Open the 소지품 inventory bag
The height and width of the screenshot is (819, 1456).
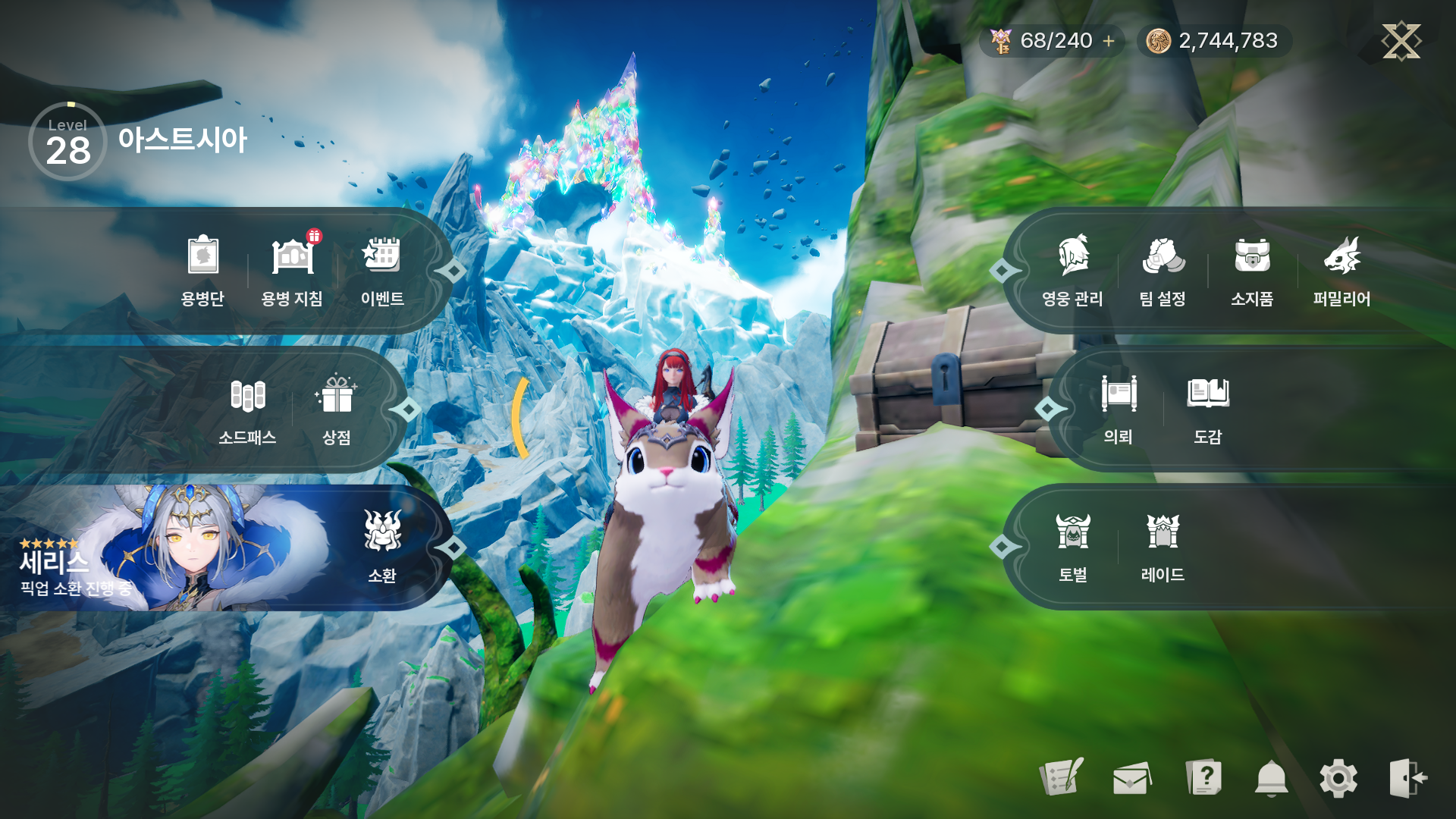(1252, 270)
